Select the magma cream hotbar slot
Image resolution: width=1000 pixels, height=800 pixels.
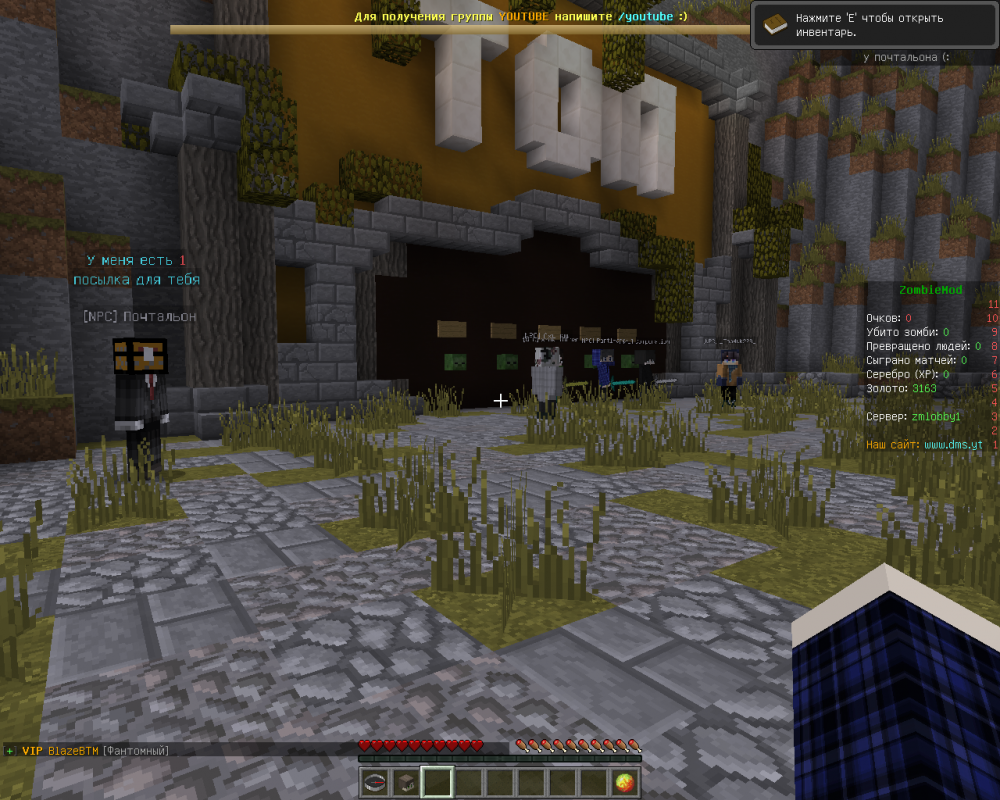point(625,782)
